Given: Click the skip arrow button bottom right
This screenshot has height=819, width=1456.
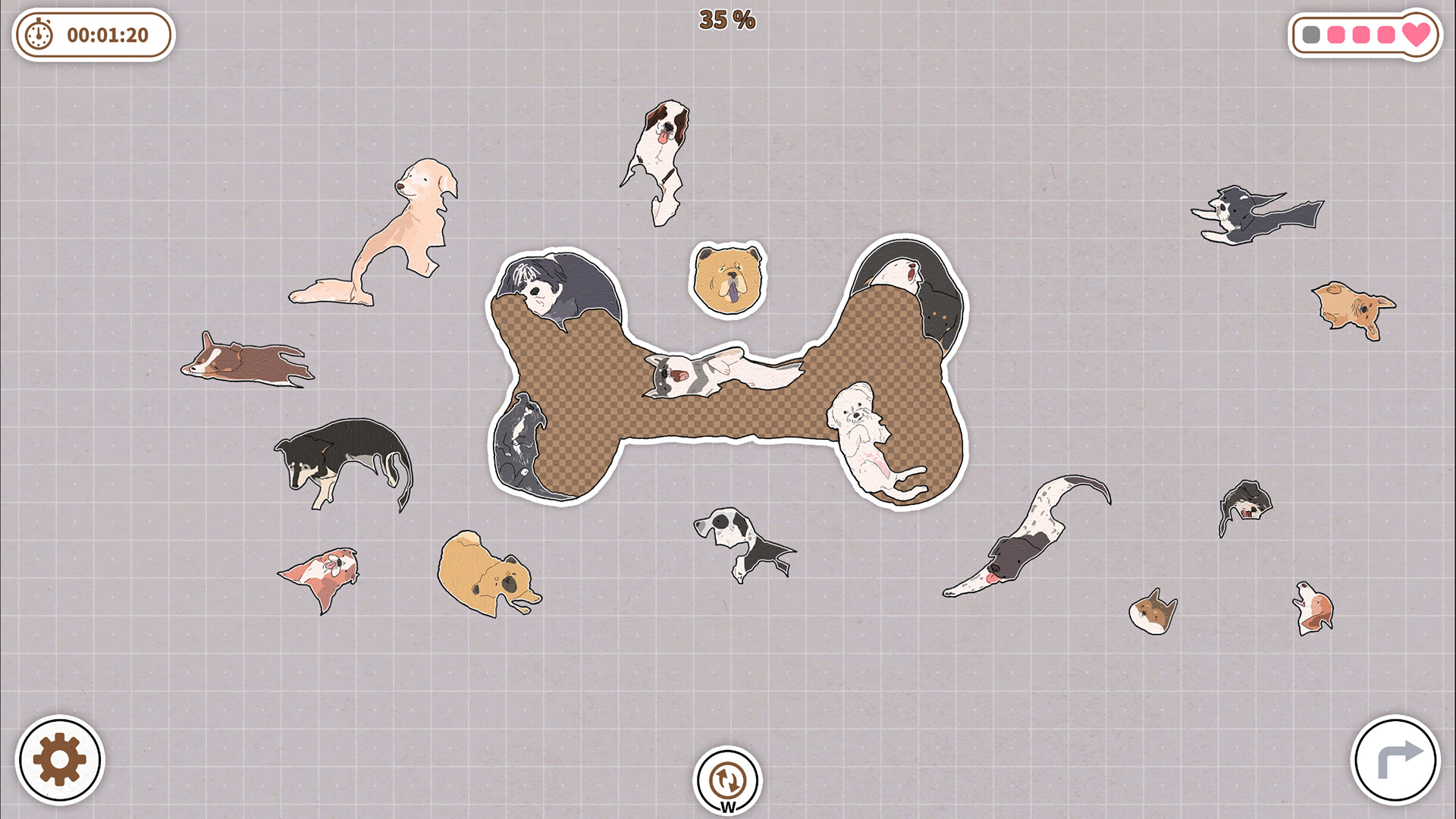Looking at the screenshot, I should coord(1395,758).
